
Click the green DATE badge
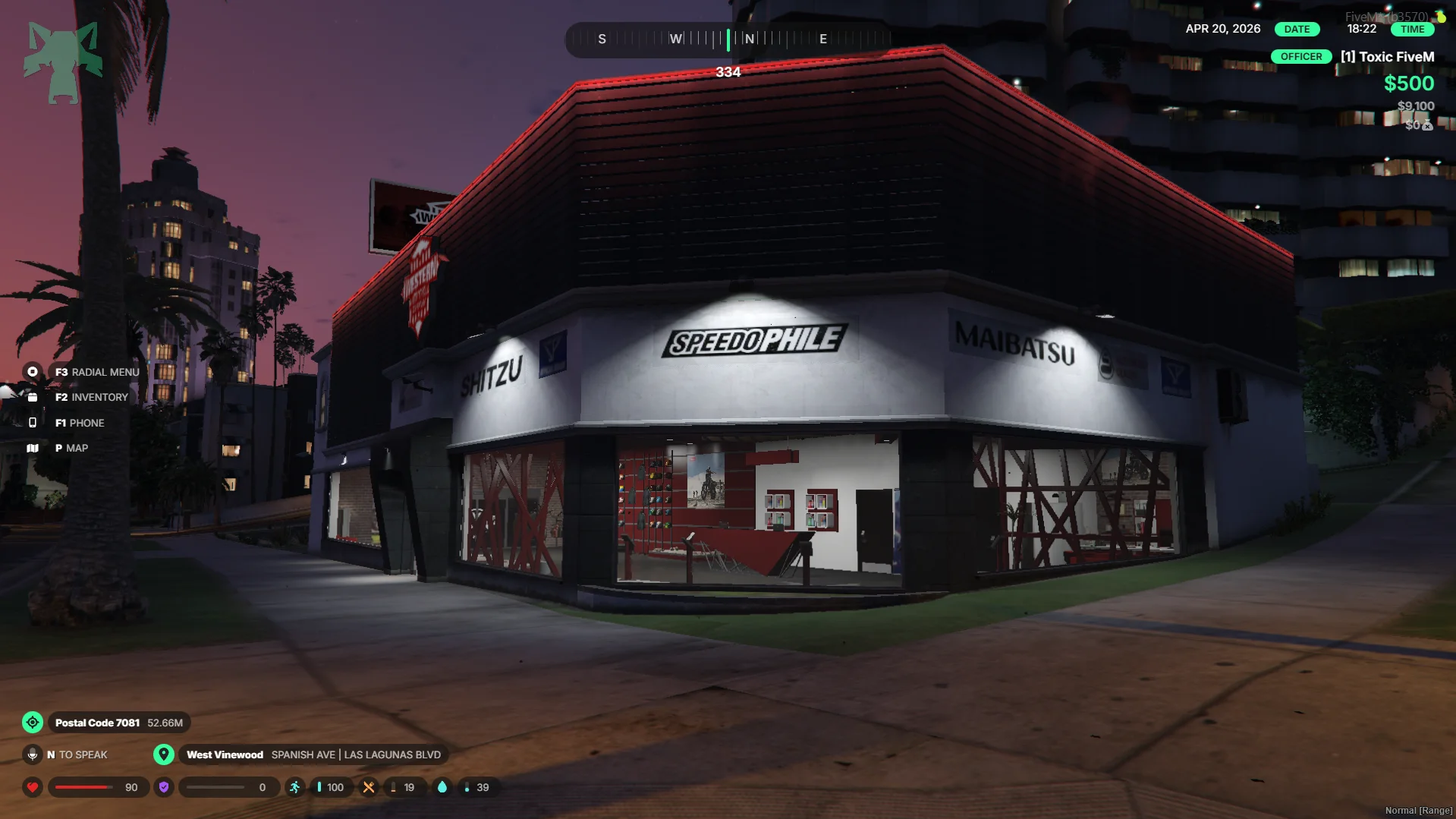coord(1297,29)
